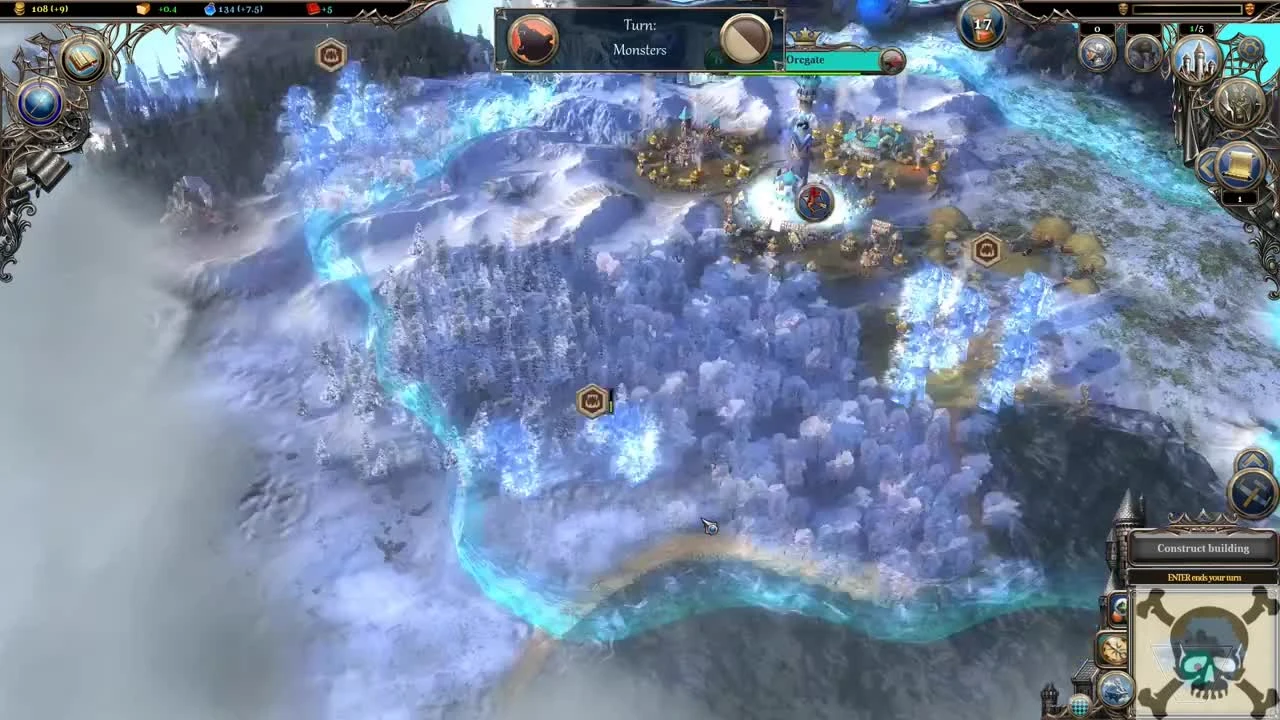Click the skull banner production thumbnail
This screenshot has width=1280, height=720.
1202,652
